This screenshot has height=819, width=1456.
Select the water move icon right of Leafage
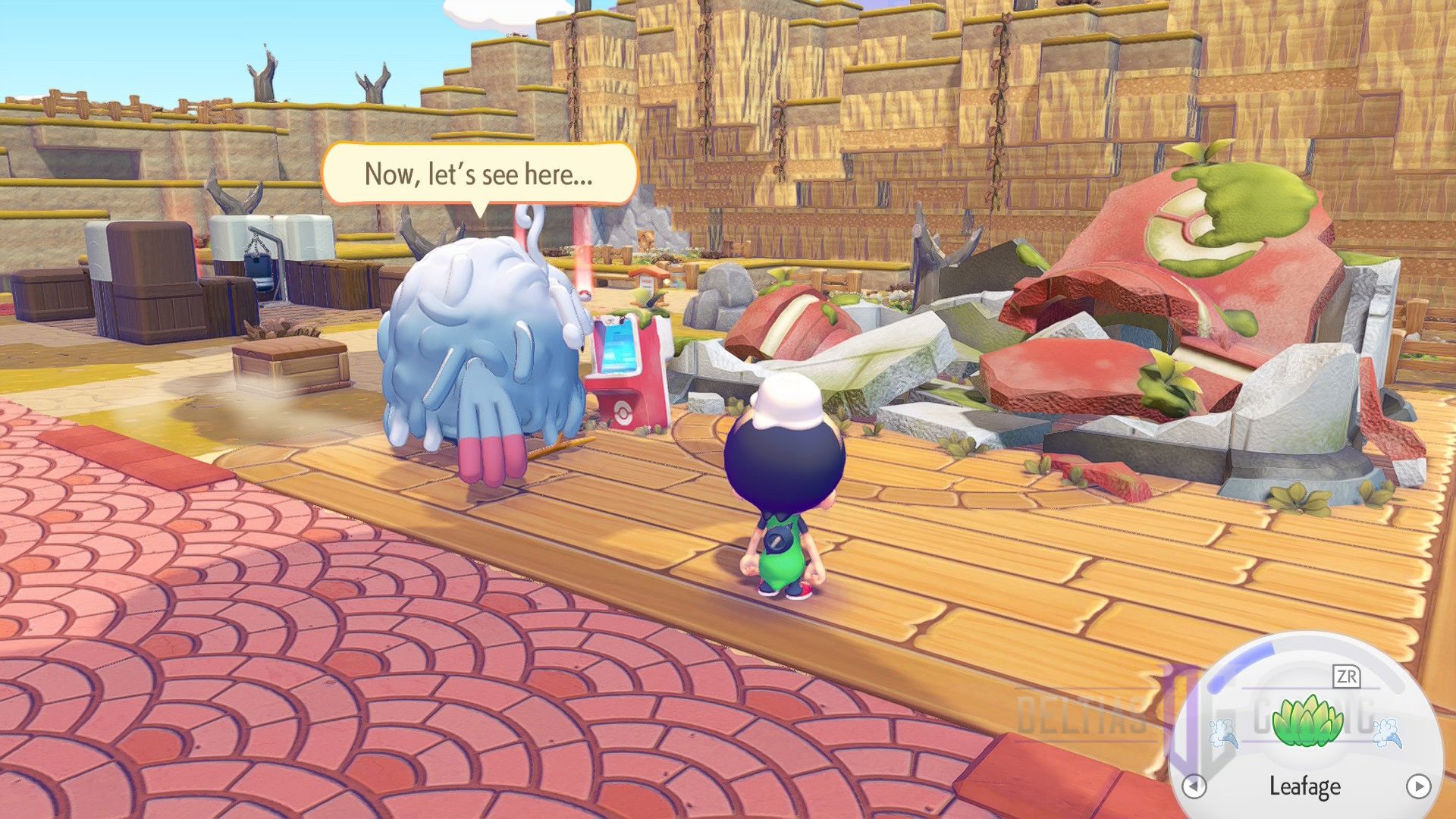tap(1388, 732)
